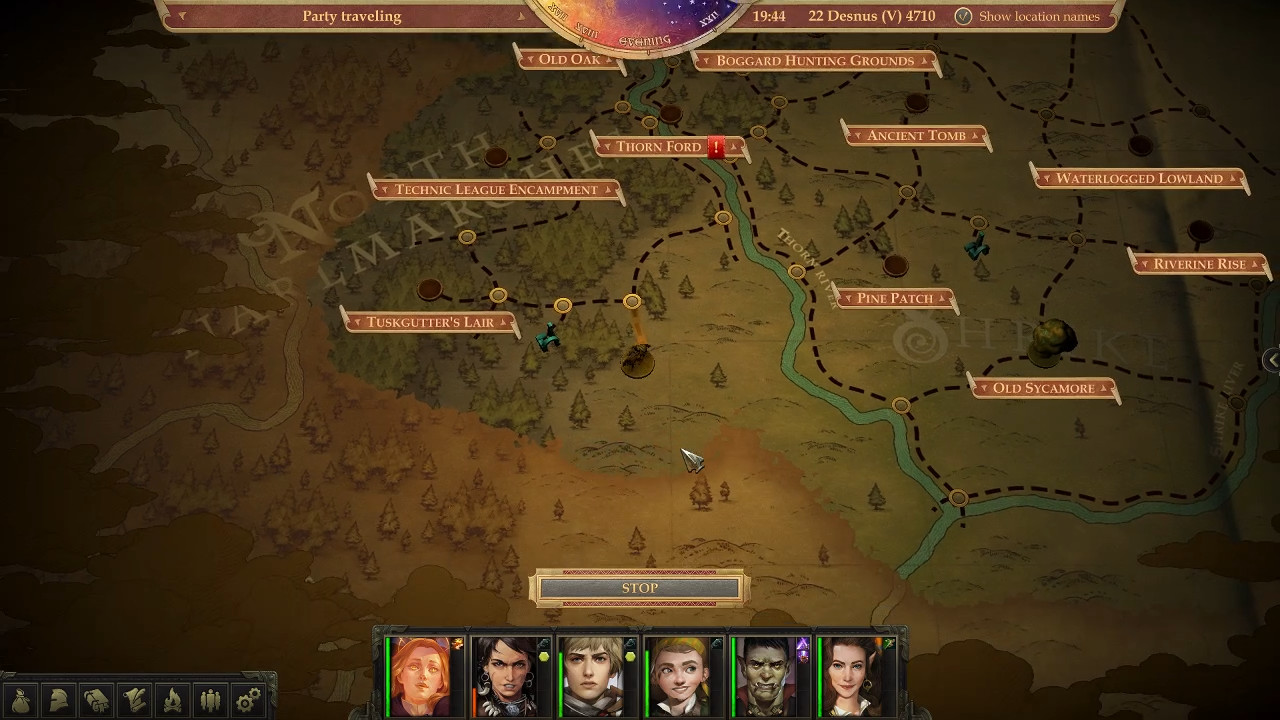This screenshot has height=720, width=1280.
Task: Toggle the Show location names checkbox
Action: pyautogui.click(x=963, y=16)
